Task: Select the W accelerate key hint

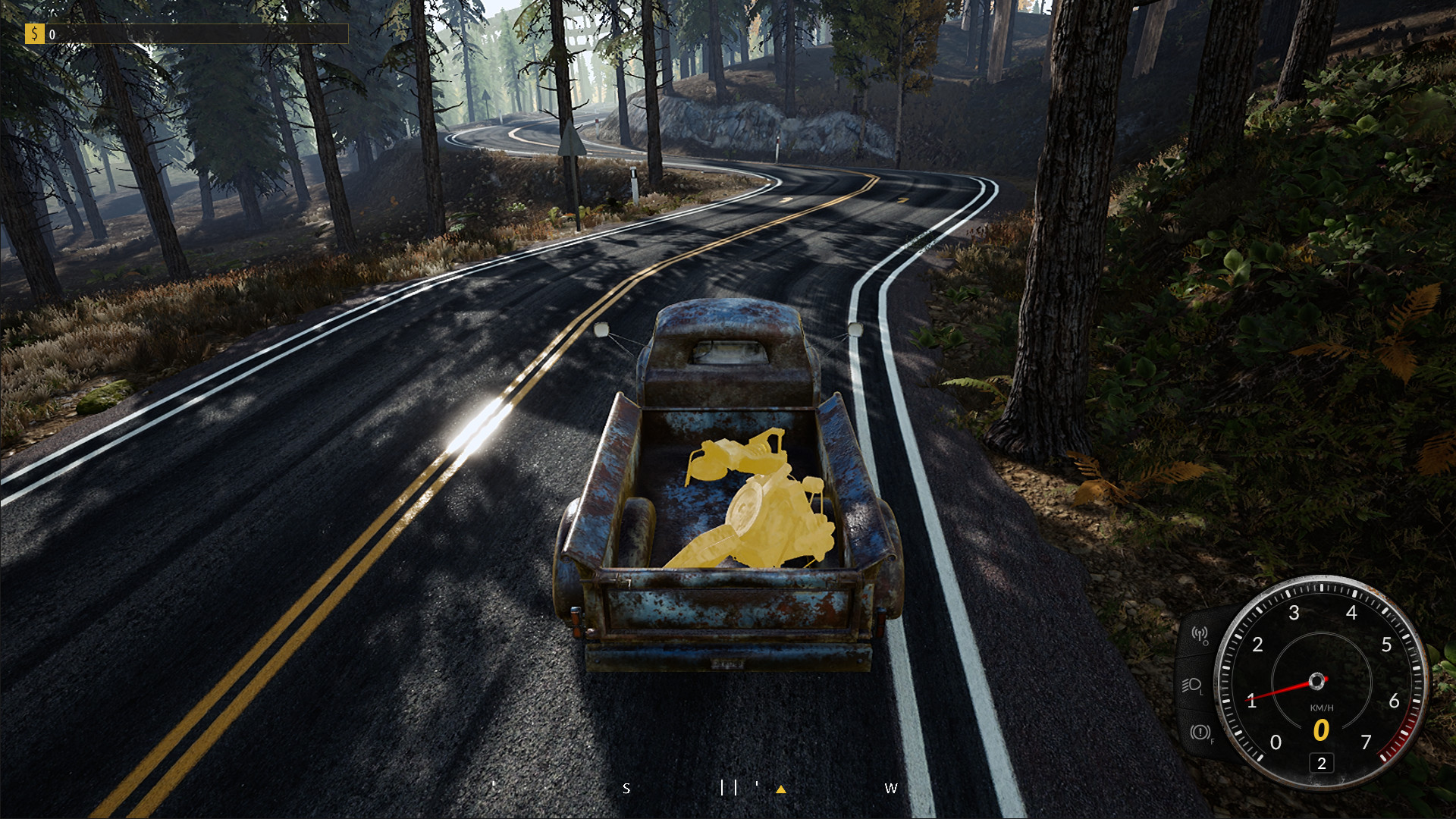Action: 891,789
